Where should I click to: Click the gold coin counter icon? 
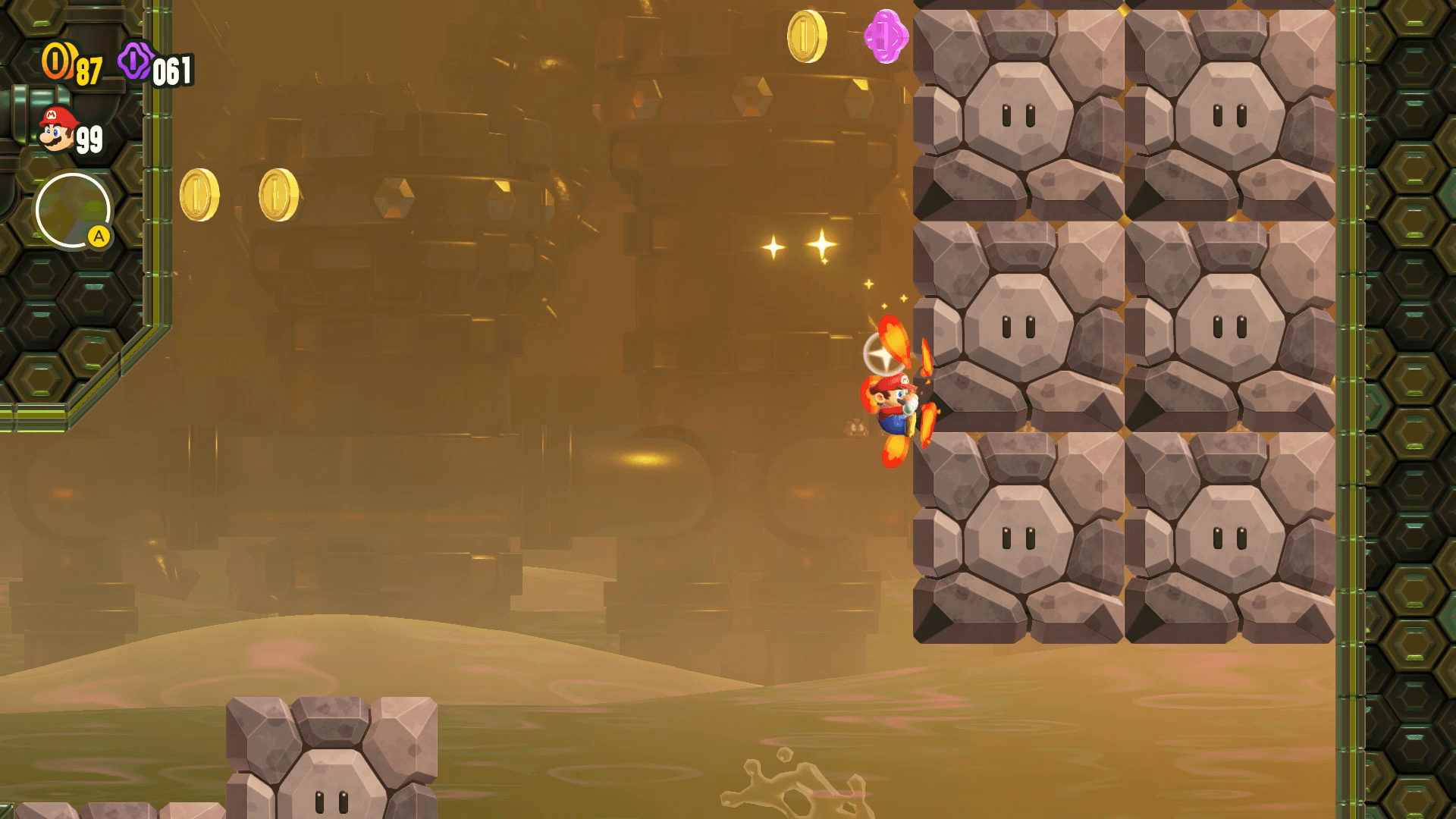[x=57, y=61]
